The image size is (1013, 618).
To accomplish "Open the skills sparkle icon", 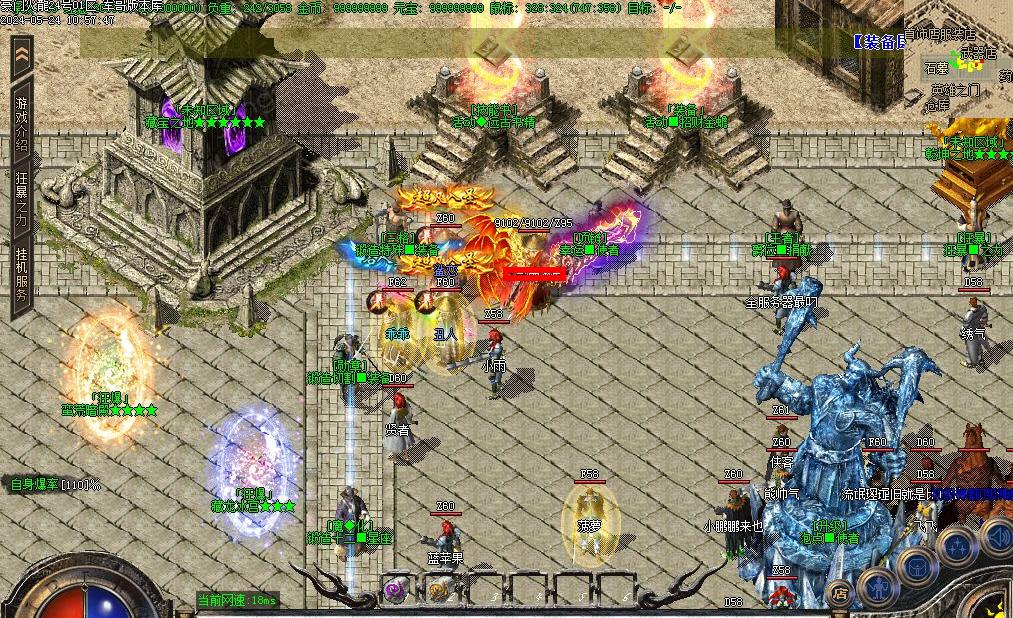I will pyautogui.click(x=957, y=546).
